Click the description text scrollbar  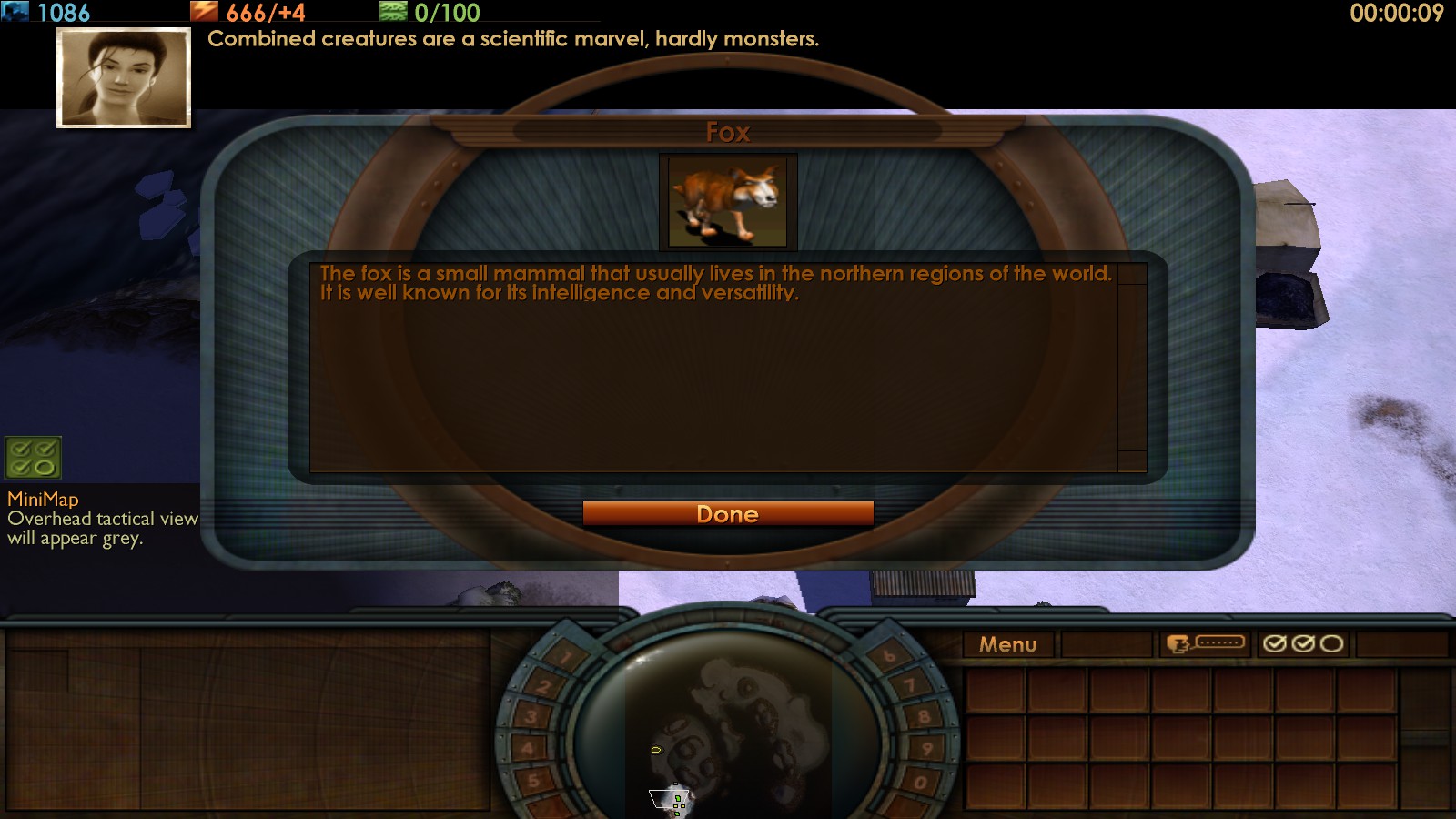coord(1132,368)
